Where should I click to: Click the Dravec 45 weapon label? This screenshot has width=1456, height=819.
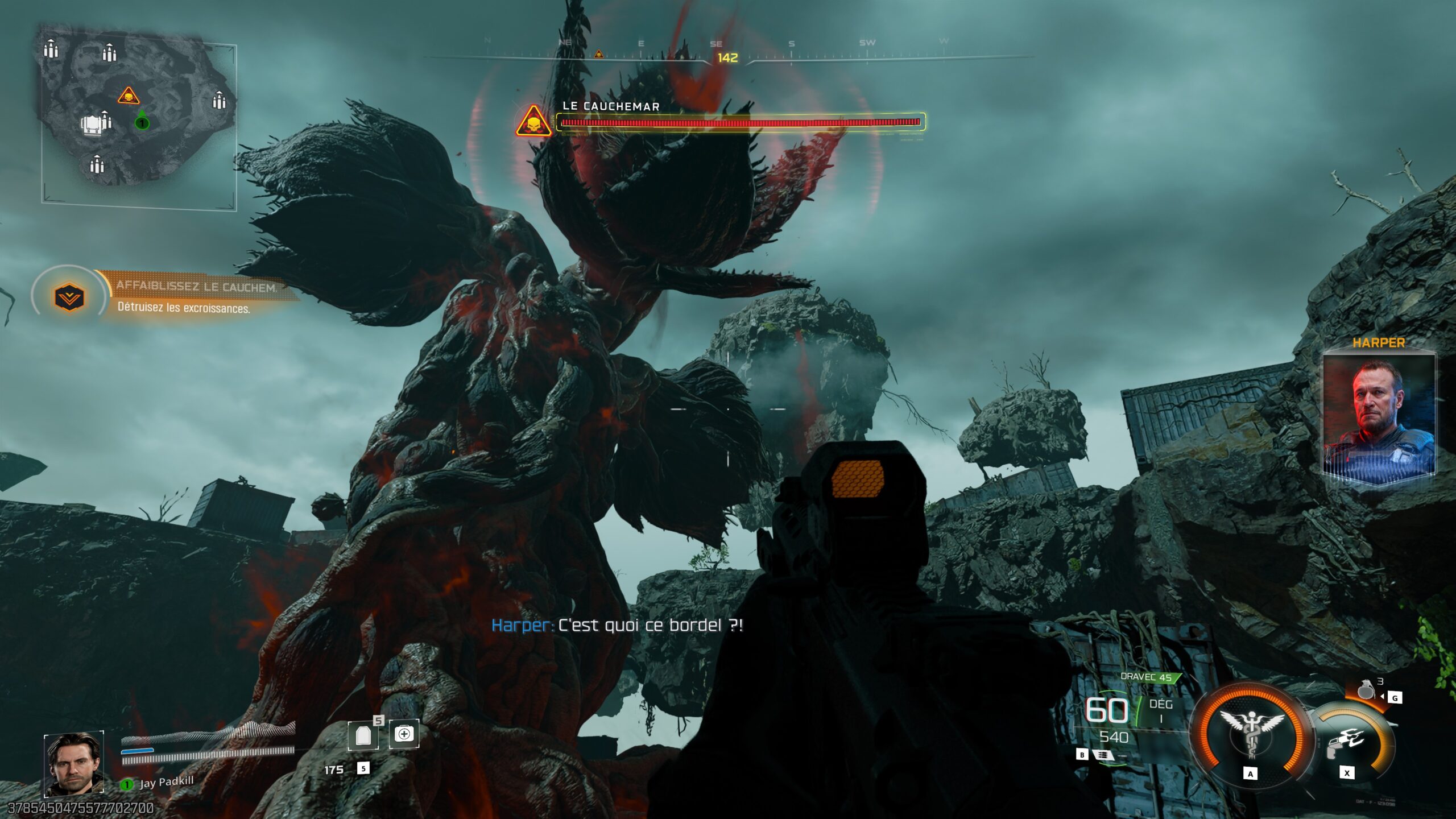(x=1147, y=677)
